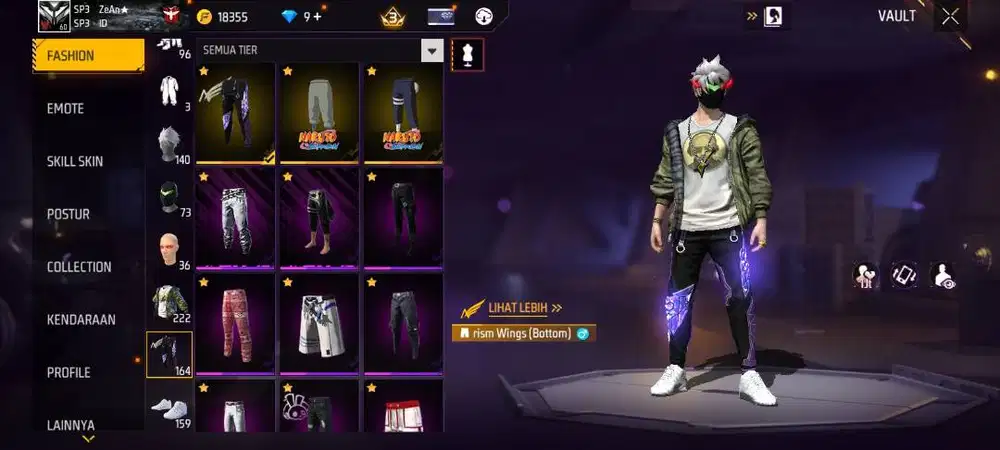Switch to the Profile tab
This screenshot has height=450, width=1000.
click(88, 373)
